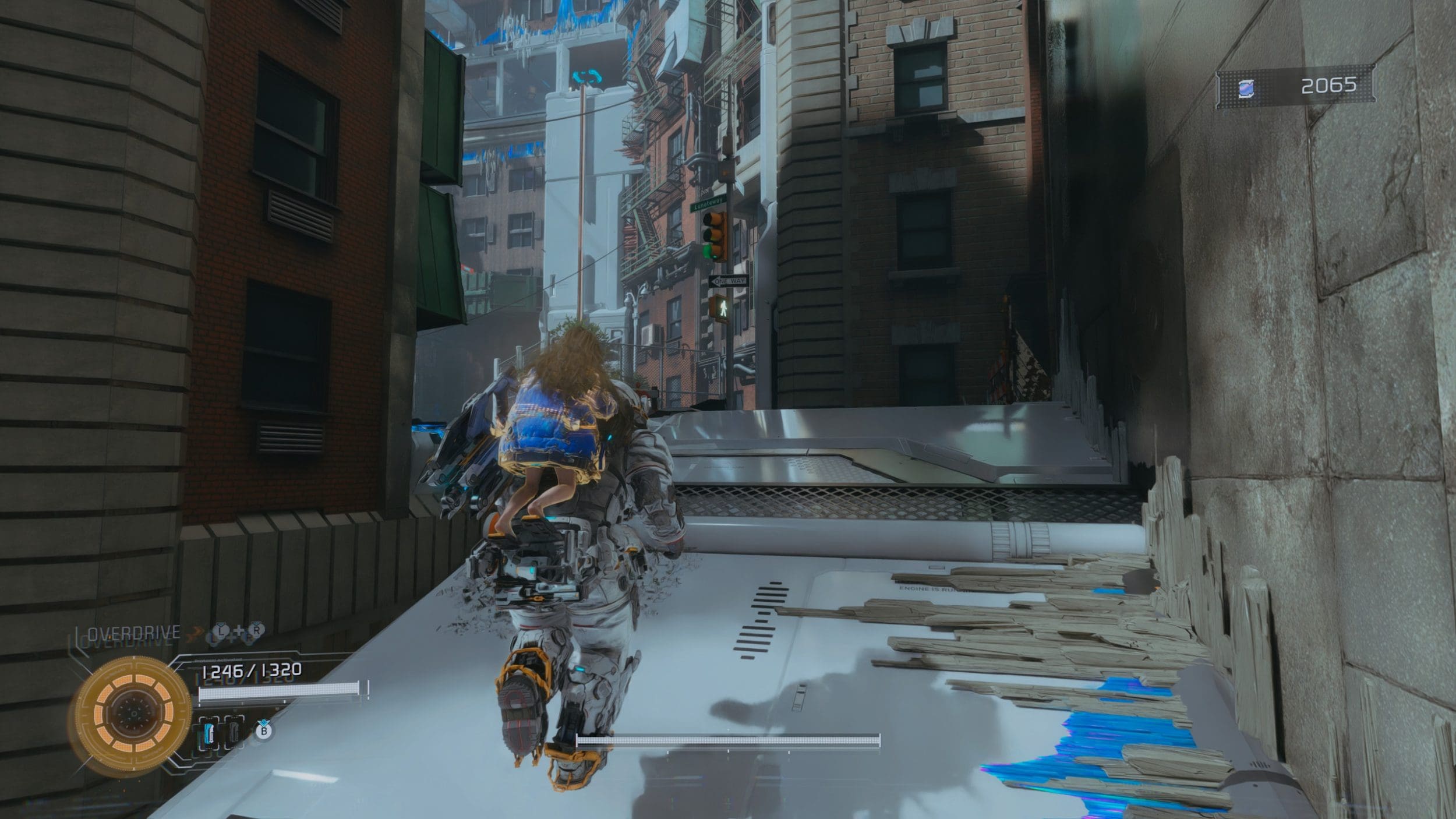Select the blue repair cartridge slot
This screenshot has height=819, width=1456.
pos(210,732)
